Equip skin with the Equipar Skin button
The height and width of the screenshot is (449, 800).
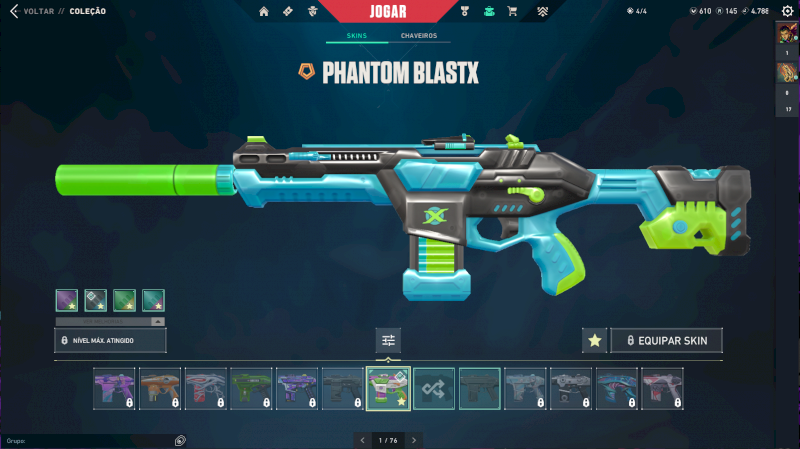coord(666,341)
